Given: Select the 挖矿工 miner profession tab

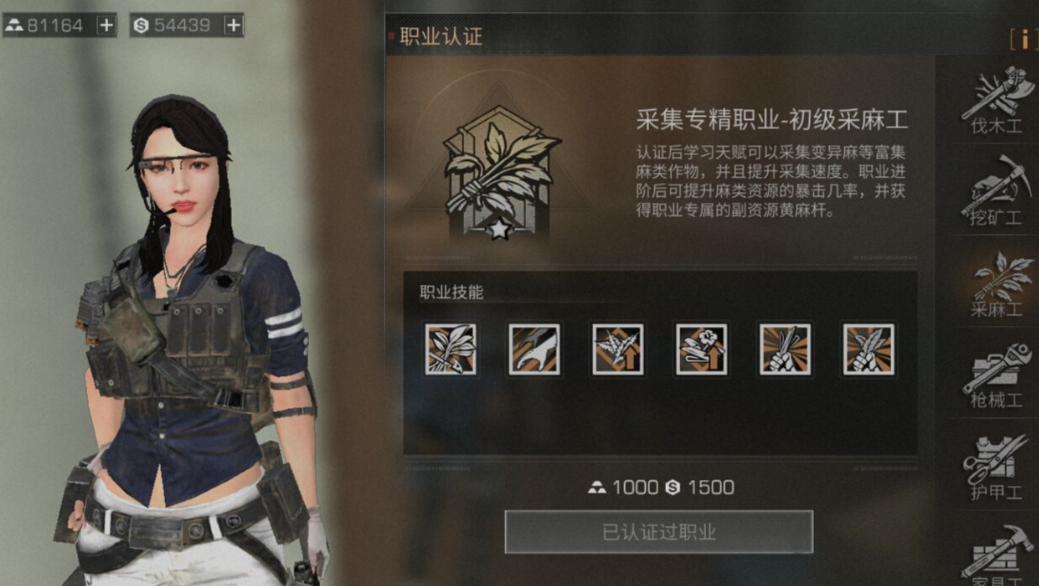Looking at the screenshot, I should point(996,191).
